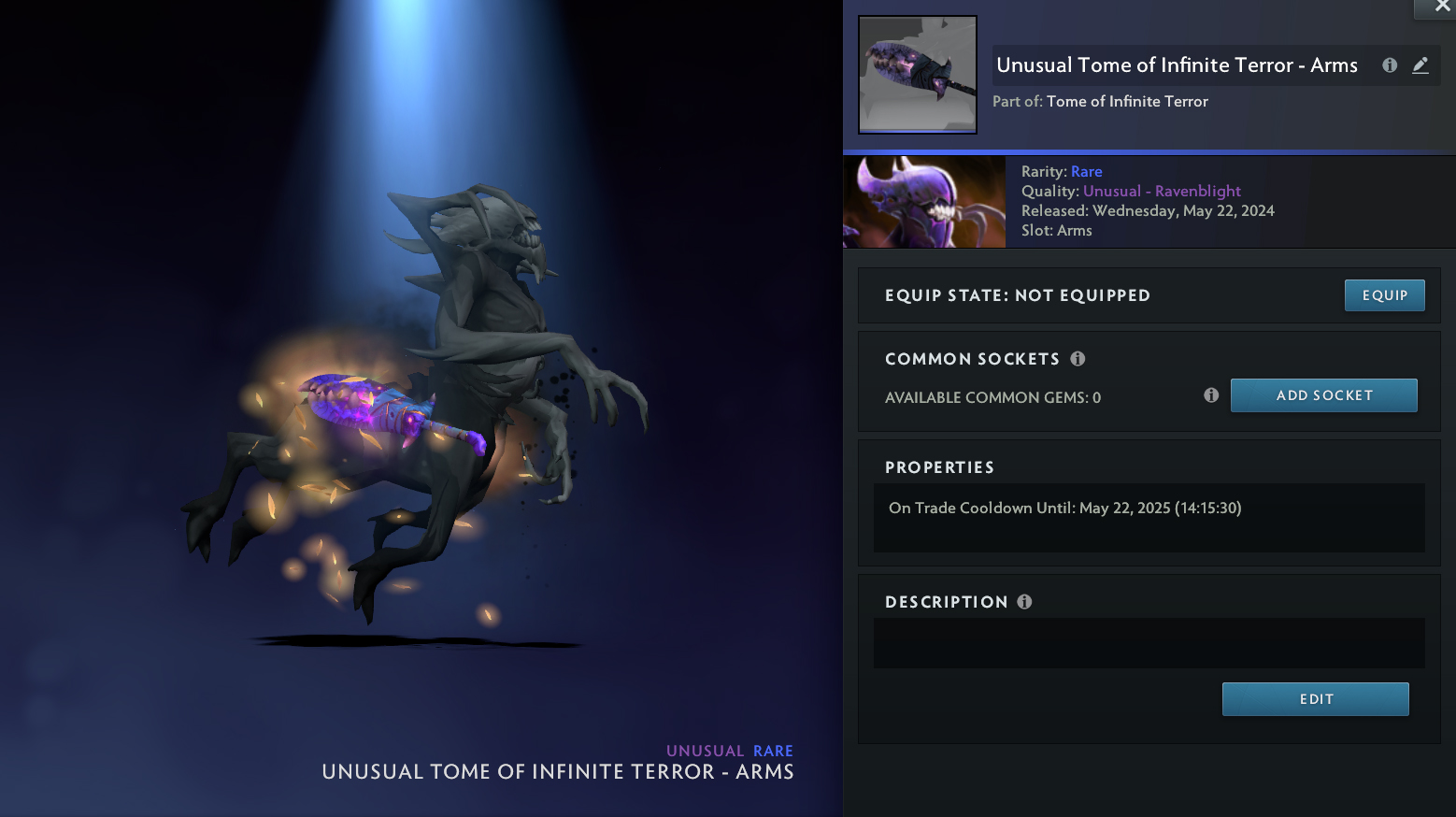Click the pencil rename icon

click(1420, 65)
